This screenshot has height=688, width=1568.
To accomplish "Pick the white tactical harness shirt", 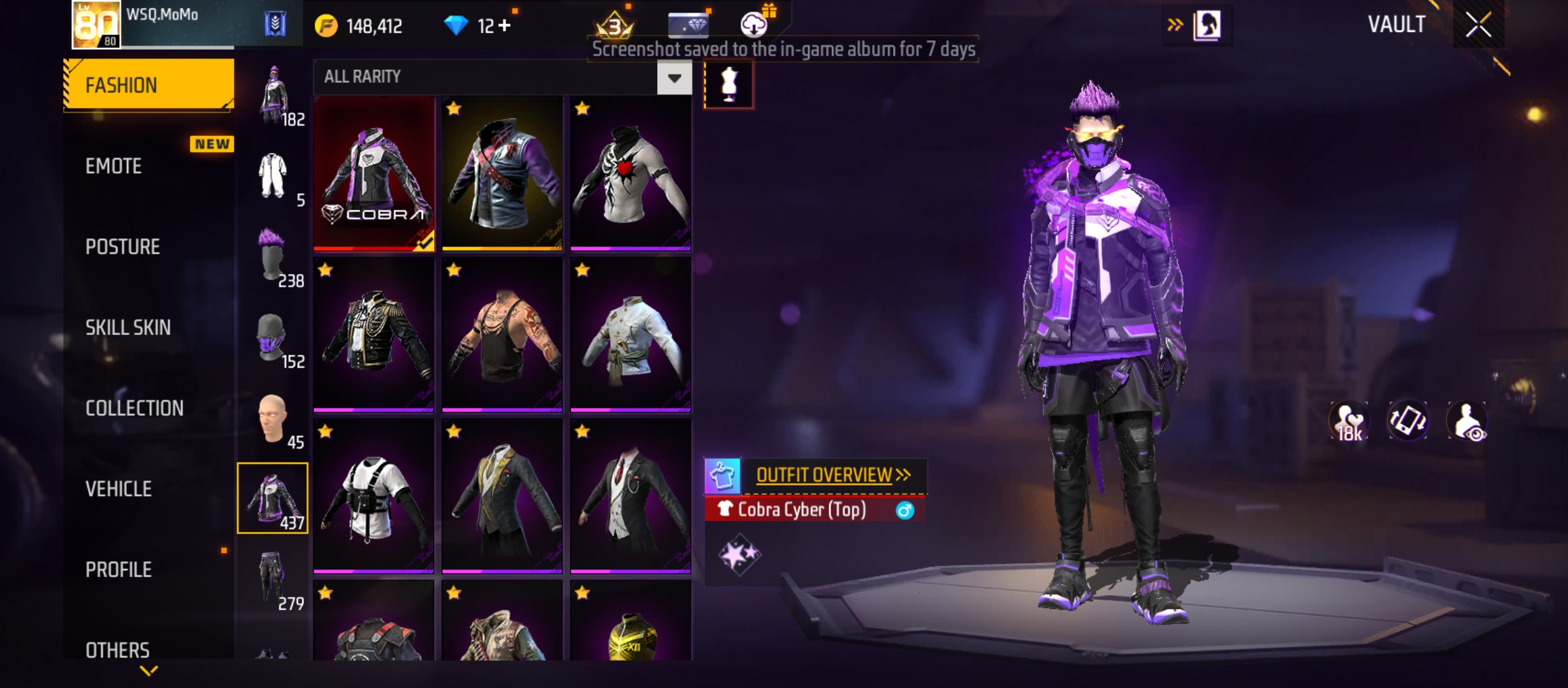I will pos(374,496).
